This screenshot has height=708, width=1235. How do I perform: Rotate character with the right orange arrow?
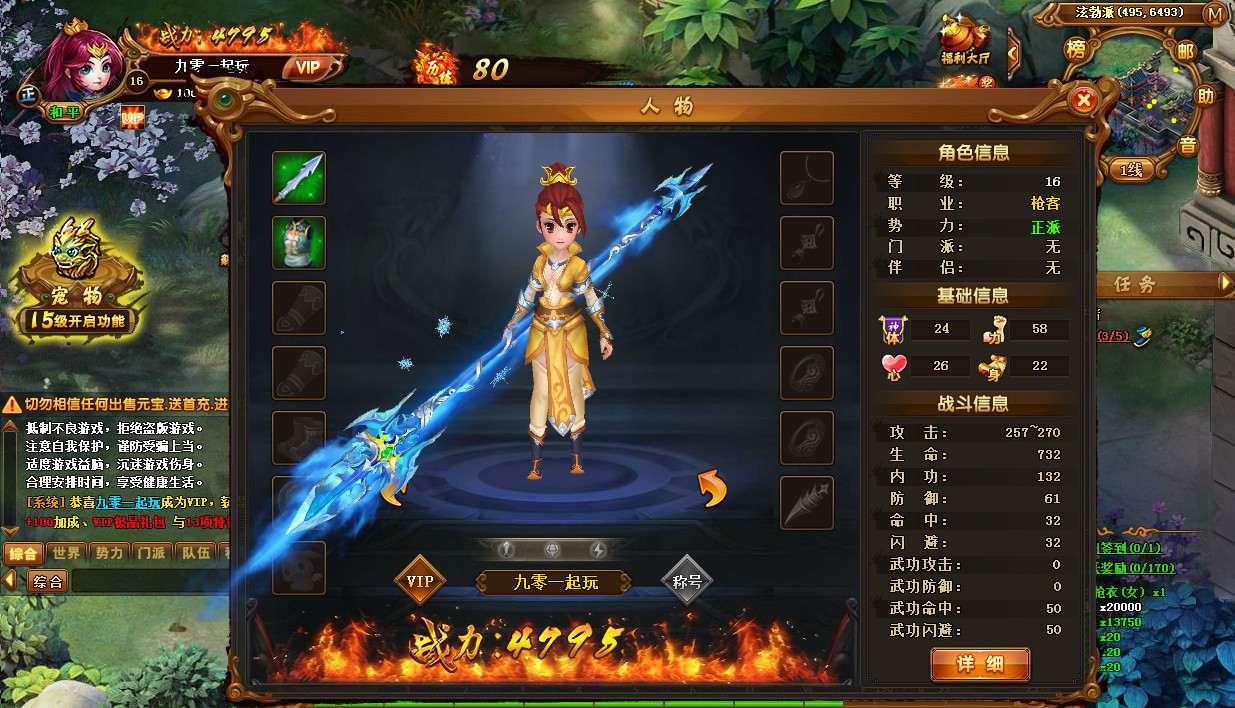coord(711,489)
